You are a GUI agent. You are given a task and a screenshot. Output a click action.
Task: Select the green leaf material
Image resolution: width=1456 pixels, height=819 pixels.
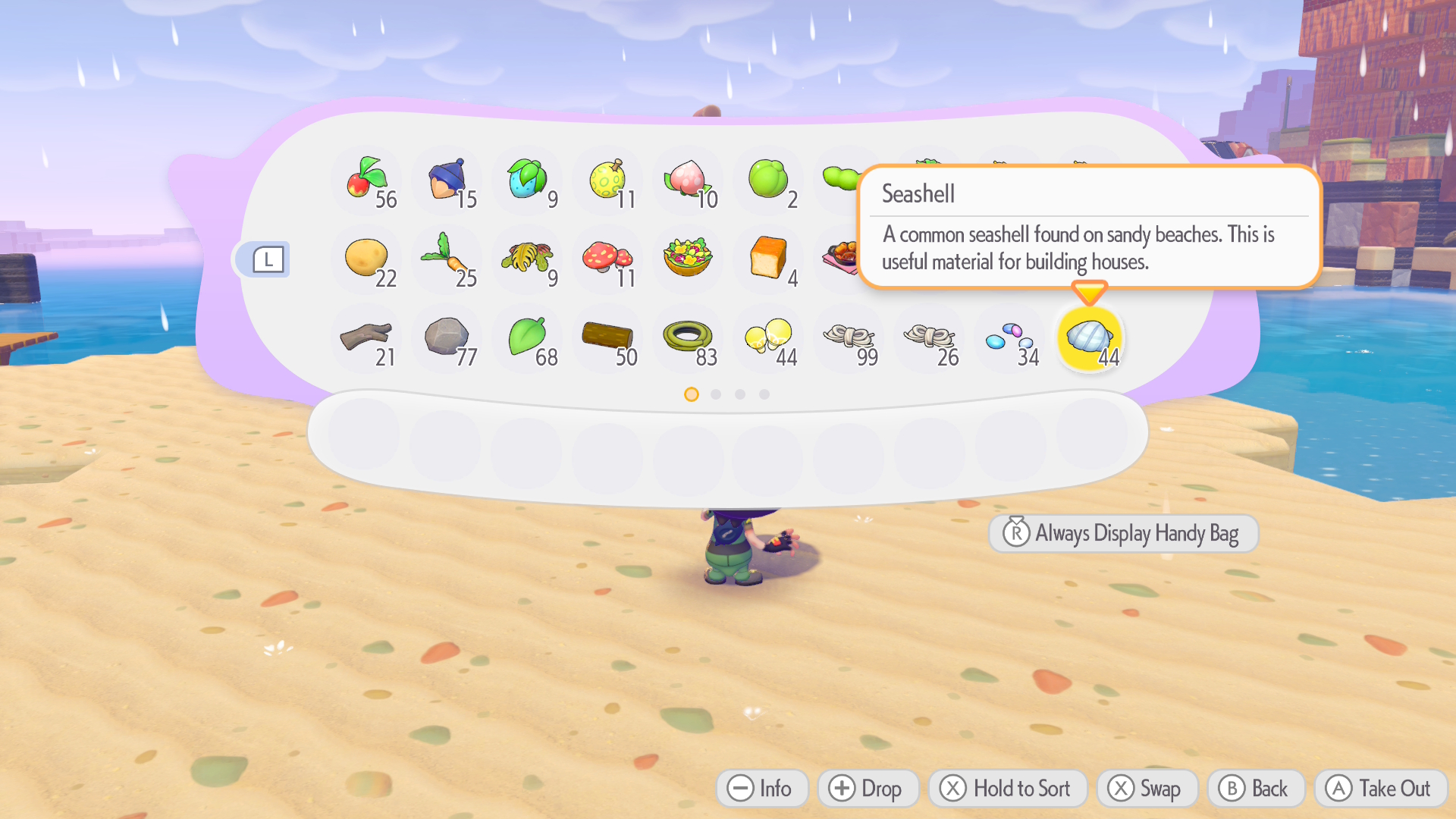click(x=528, y=339)
